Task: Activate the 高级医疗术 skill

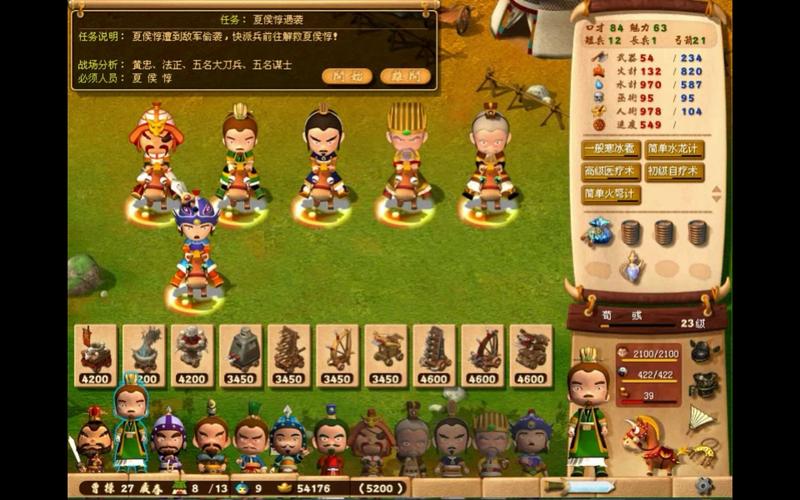Action: pyautogui.click(x=611, y=171)
